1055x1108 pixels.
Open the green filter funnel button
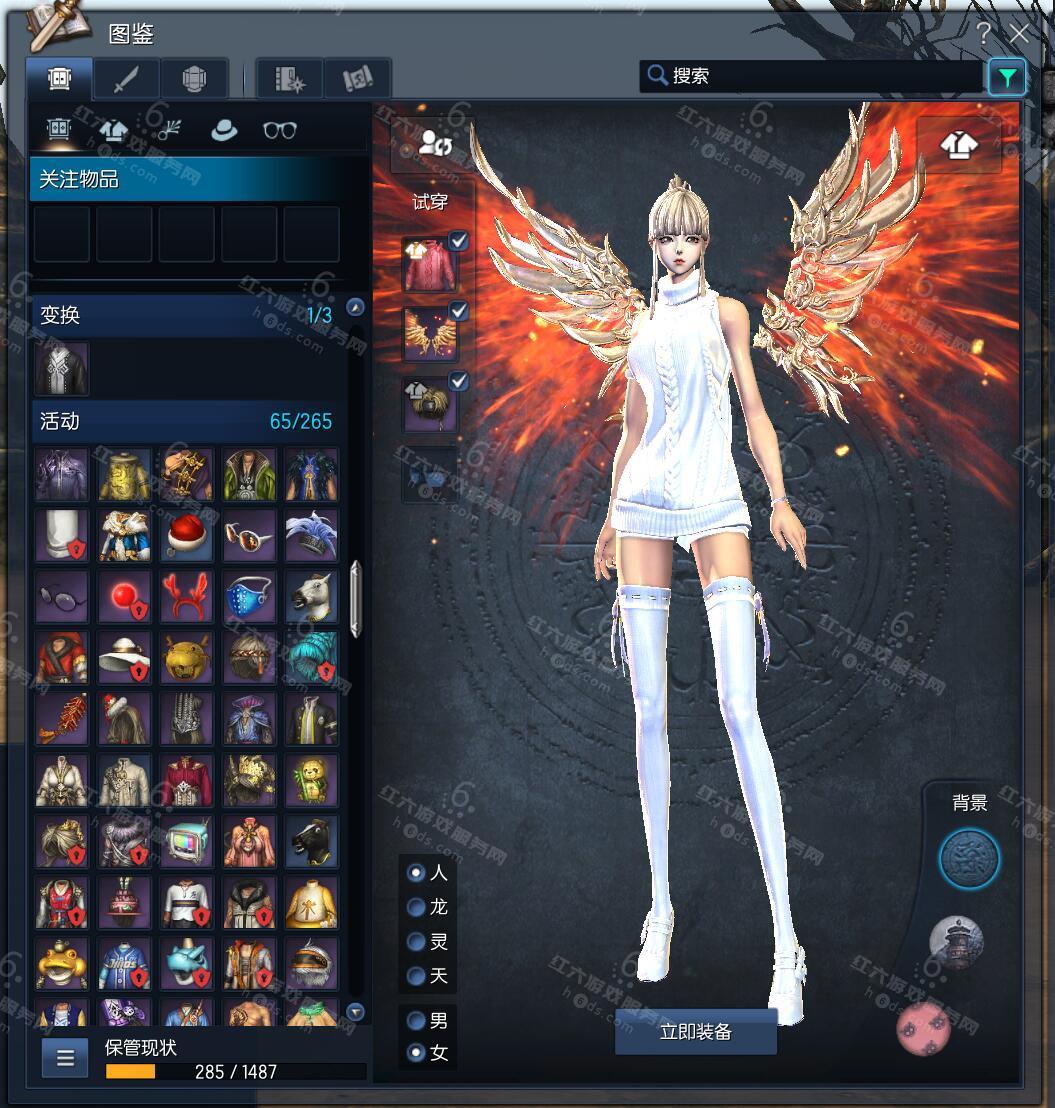click(1007, 76)
